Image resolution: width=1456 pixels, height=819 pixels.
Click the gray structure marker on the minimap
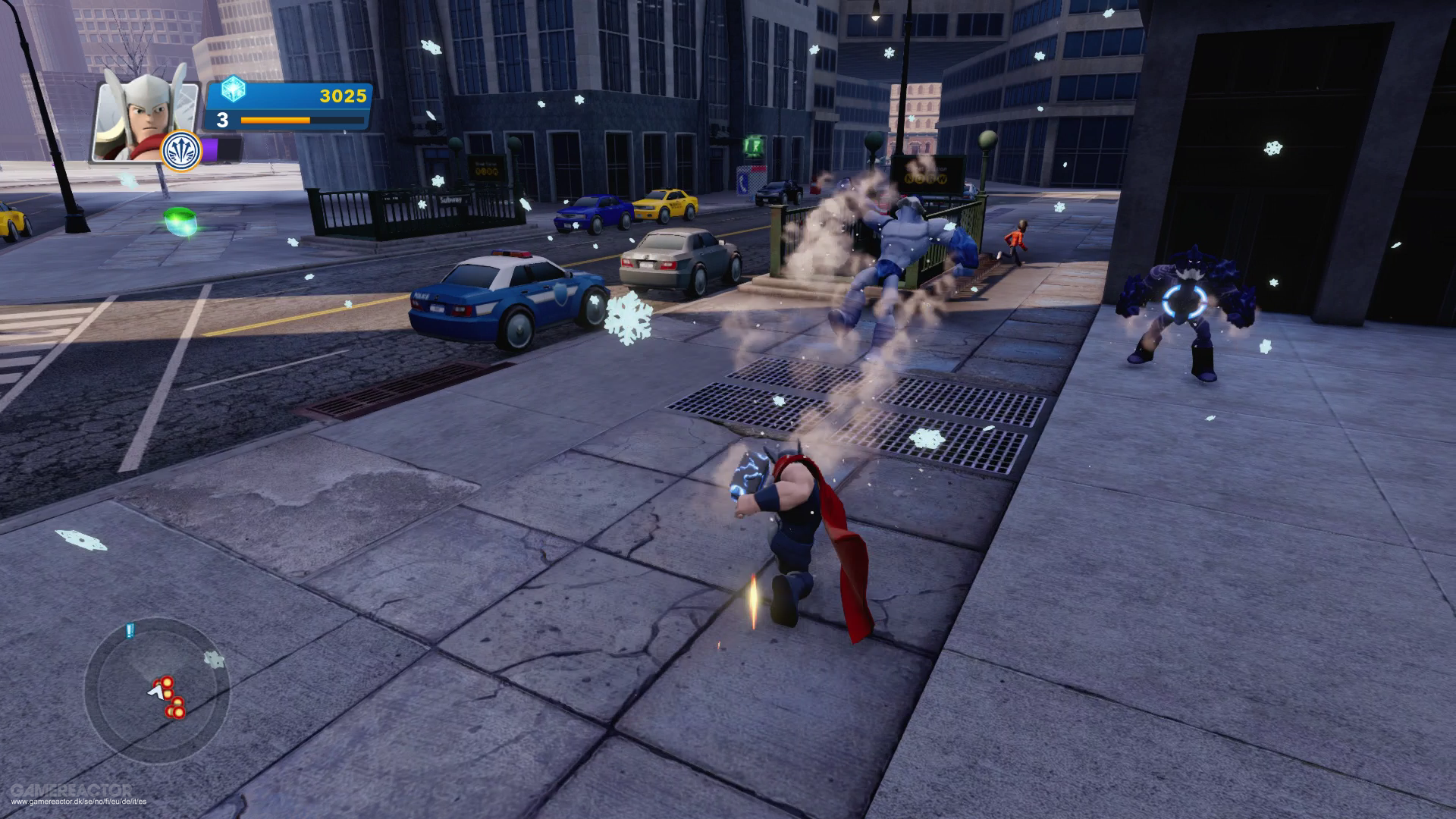[x=214, y=658]
